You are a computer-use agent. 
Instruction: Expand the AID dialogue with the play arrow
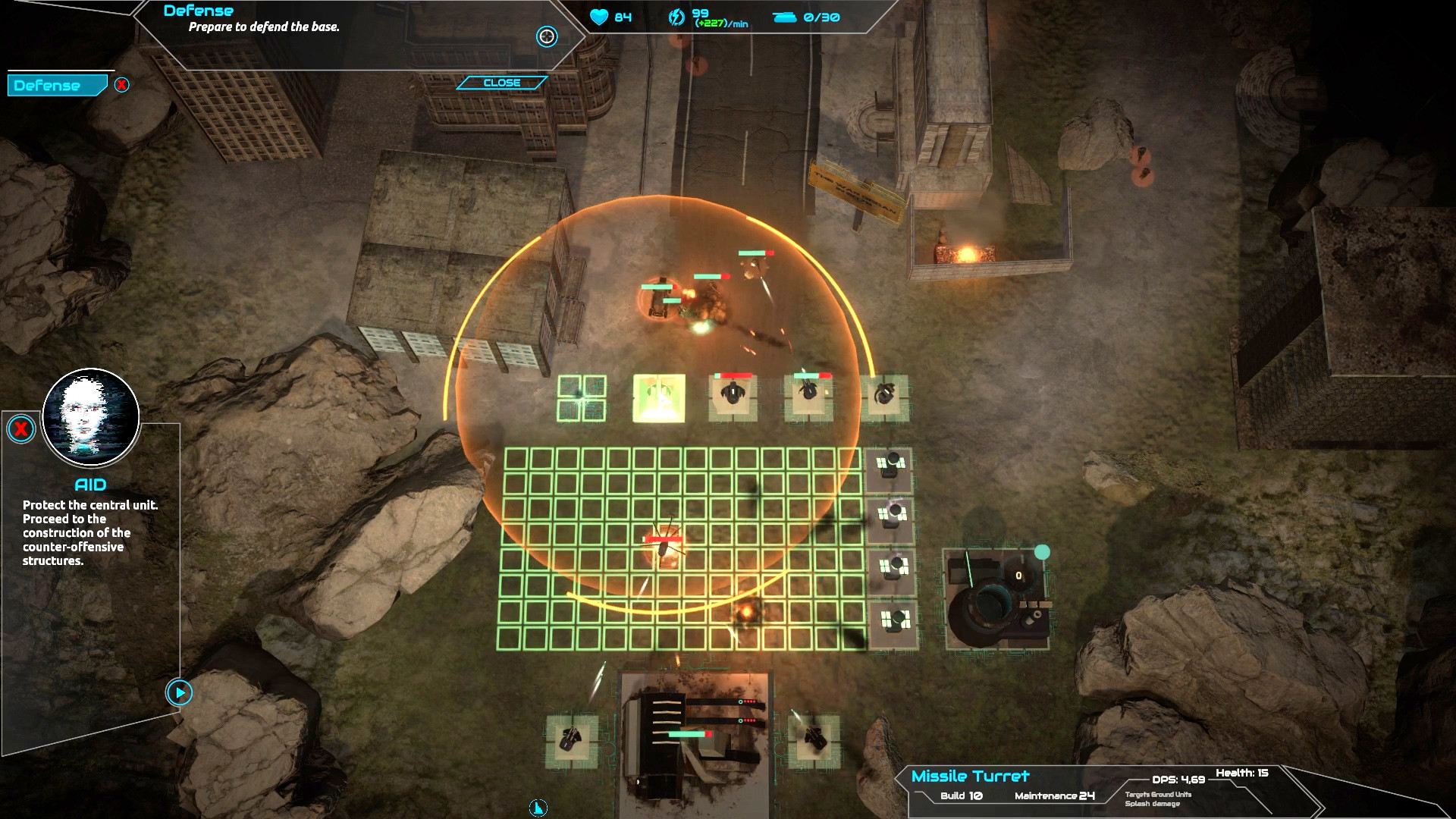click(x=179, y=693)
